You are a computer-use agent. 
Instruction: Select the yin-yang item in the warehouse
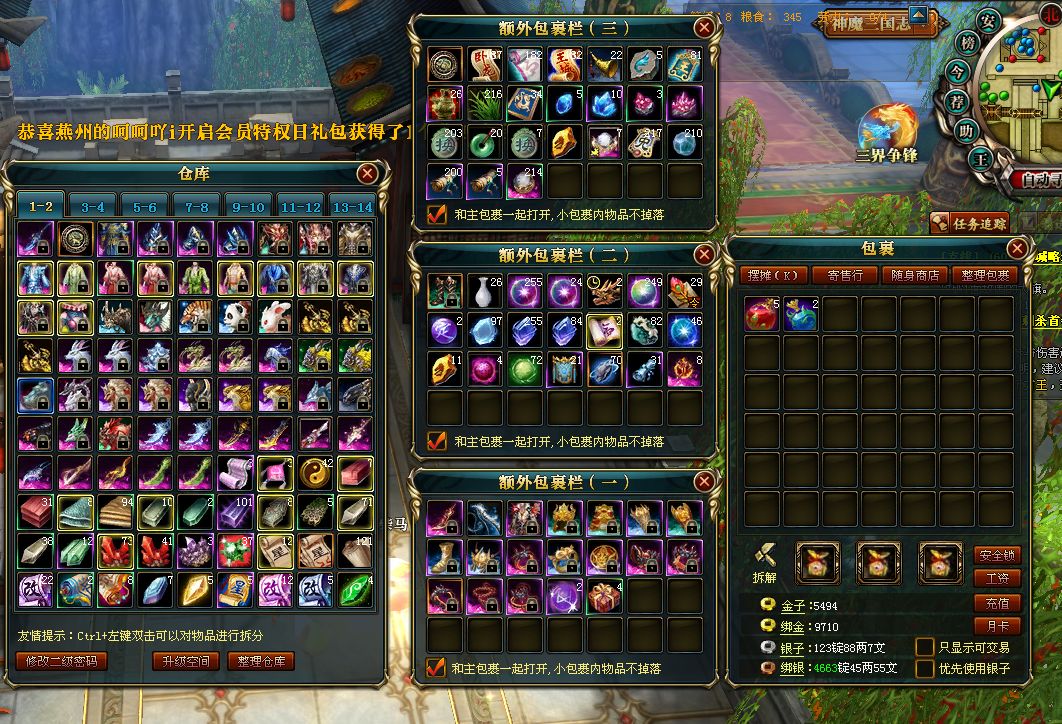pos(314,472)
